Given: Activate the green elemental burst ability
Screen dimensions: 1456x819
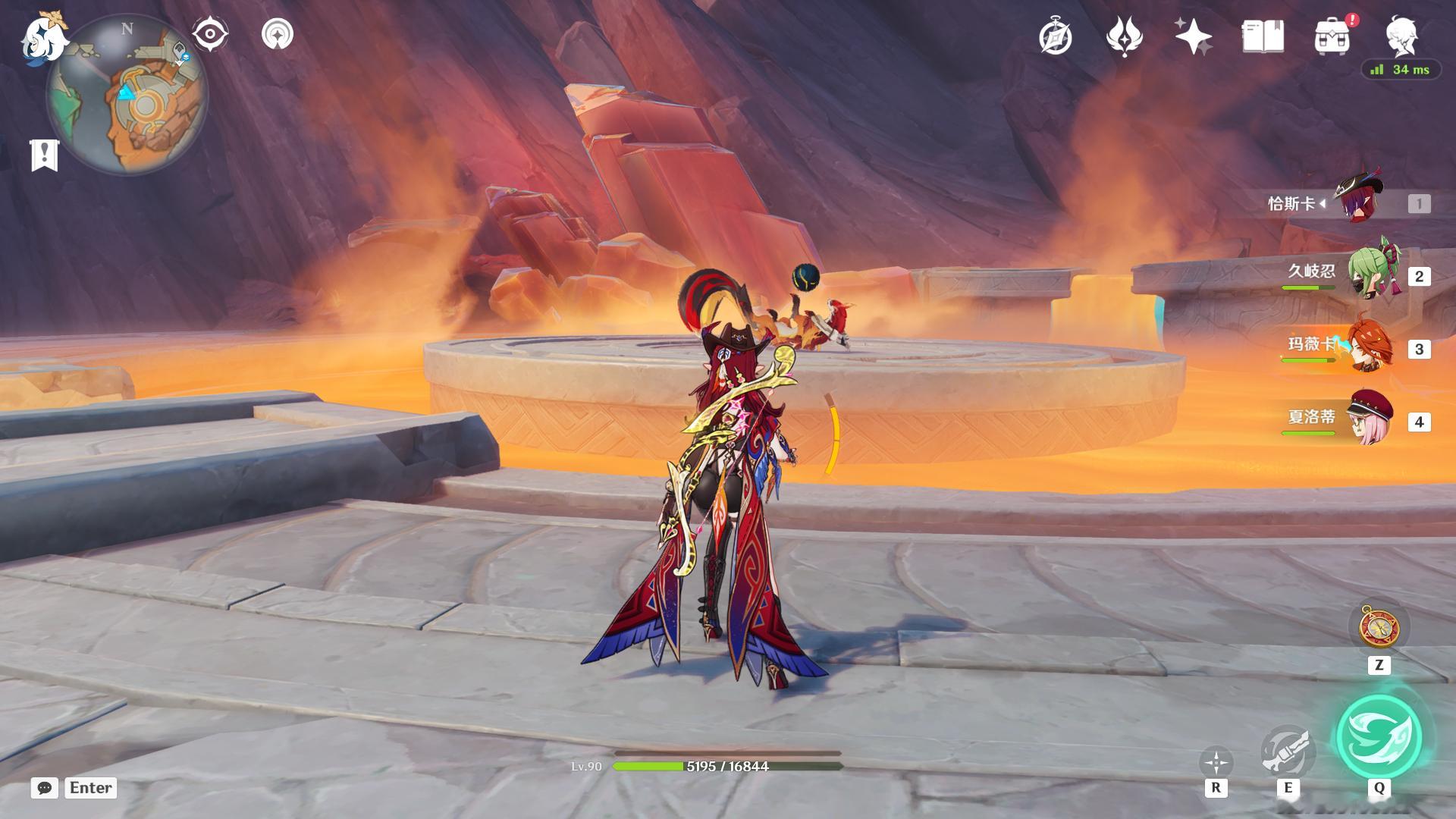Looking at the screenshot, I should 1379,736.
